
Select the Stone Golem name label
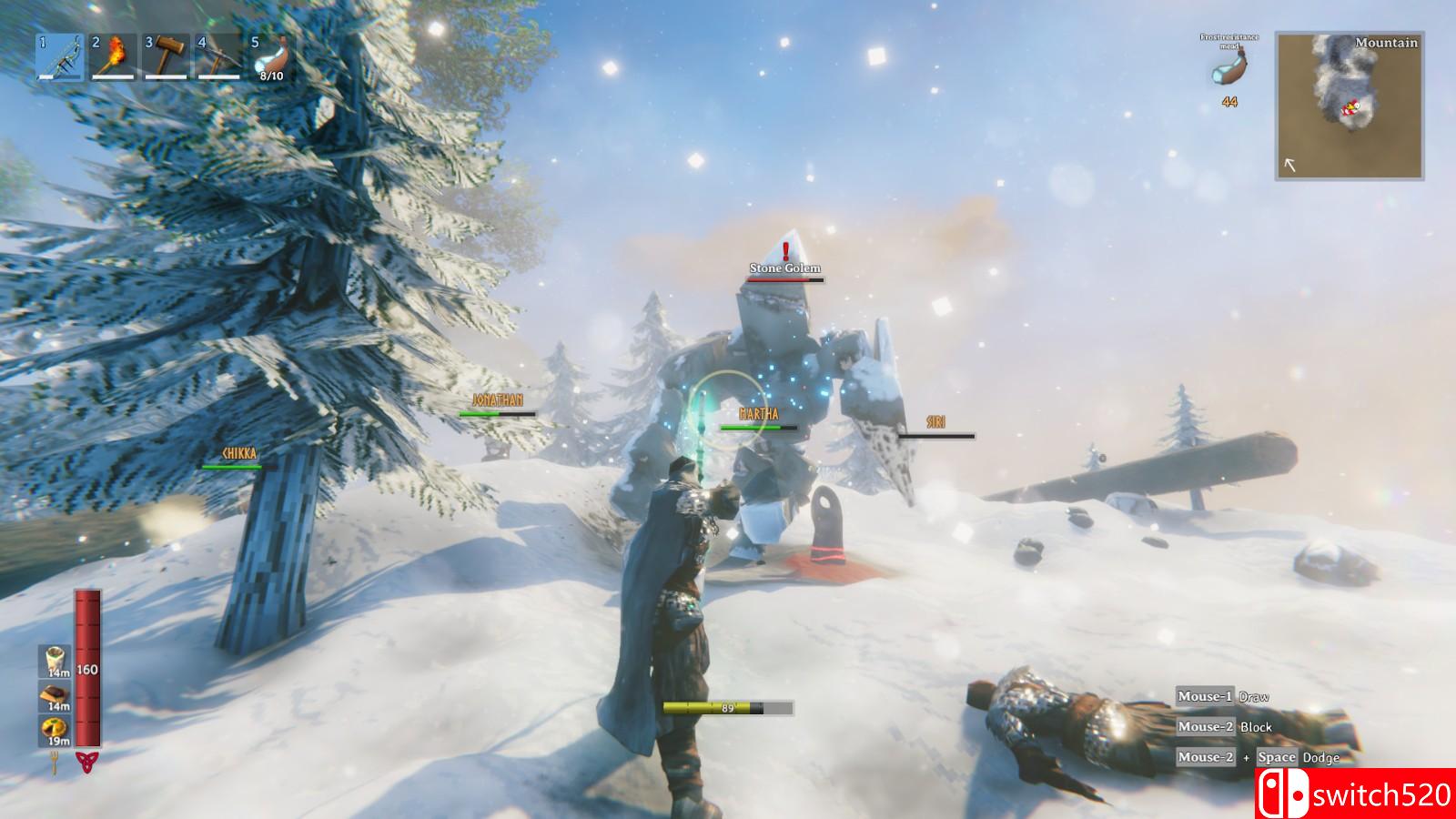click(784, 268)
